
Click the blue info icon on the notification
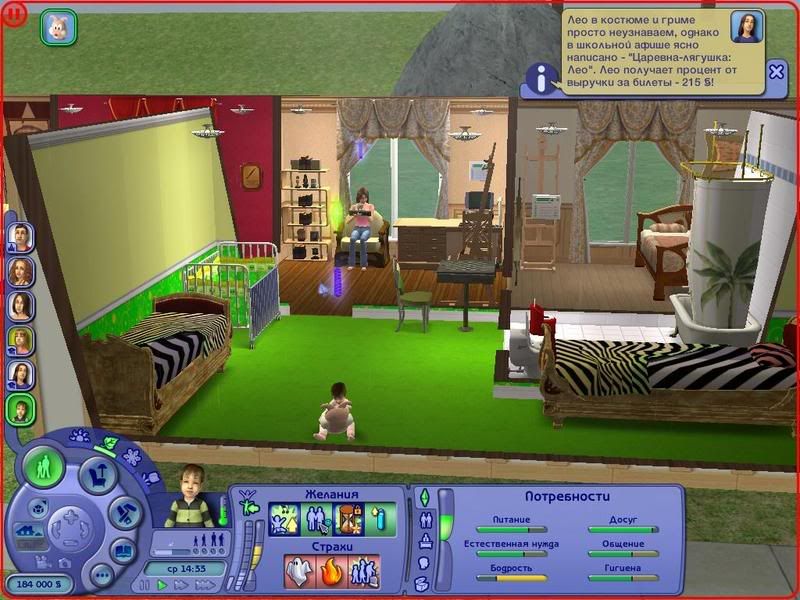[x=542, y=77]
